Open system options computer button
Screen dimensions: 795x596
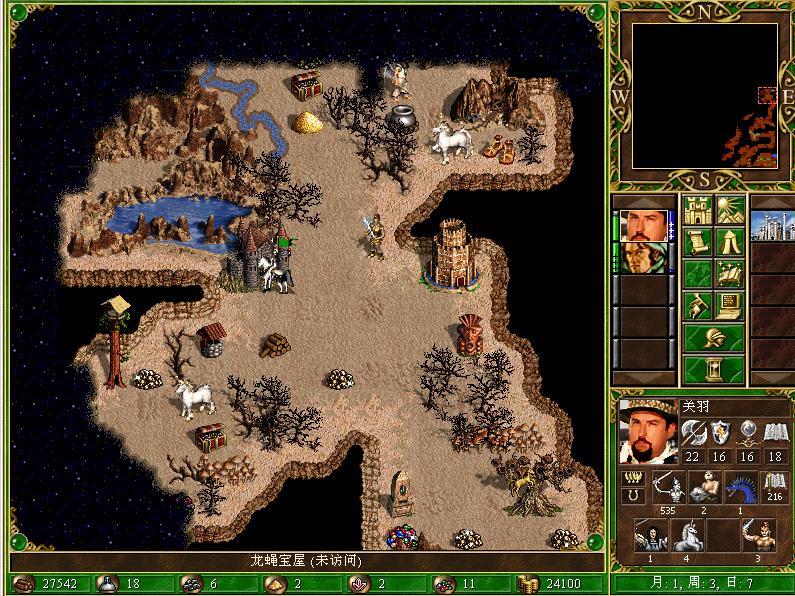tap(728, 303)
